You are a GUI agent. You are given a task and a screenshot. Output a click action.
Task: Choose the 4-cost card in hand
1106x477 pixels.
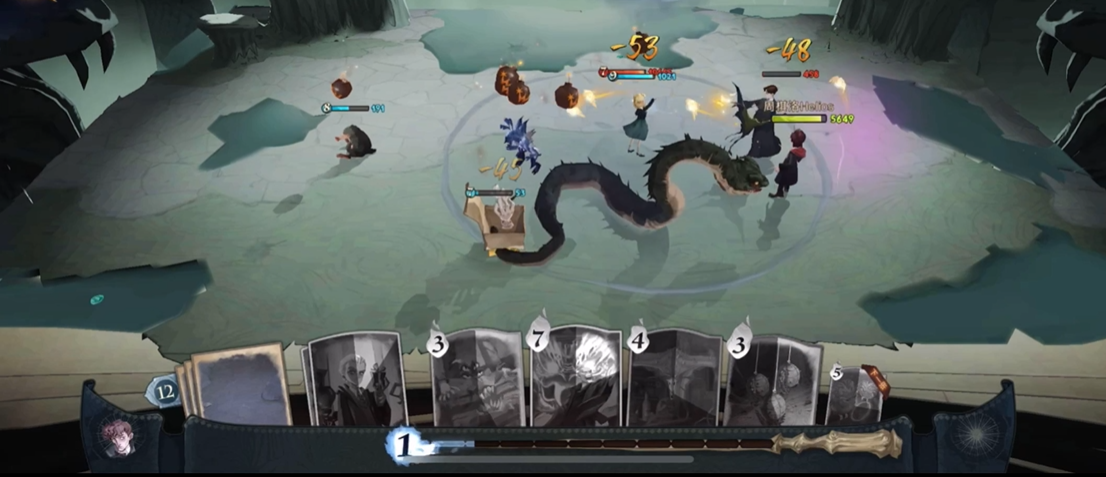672,379
